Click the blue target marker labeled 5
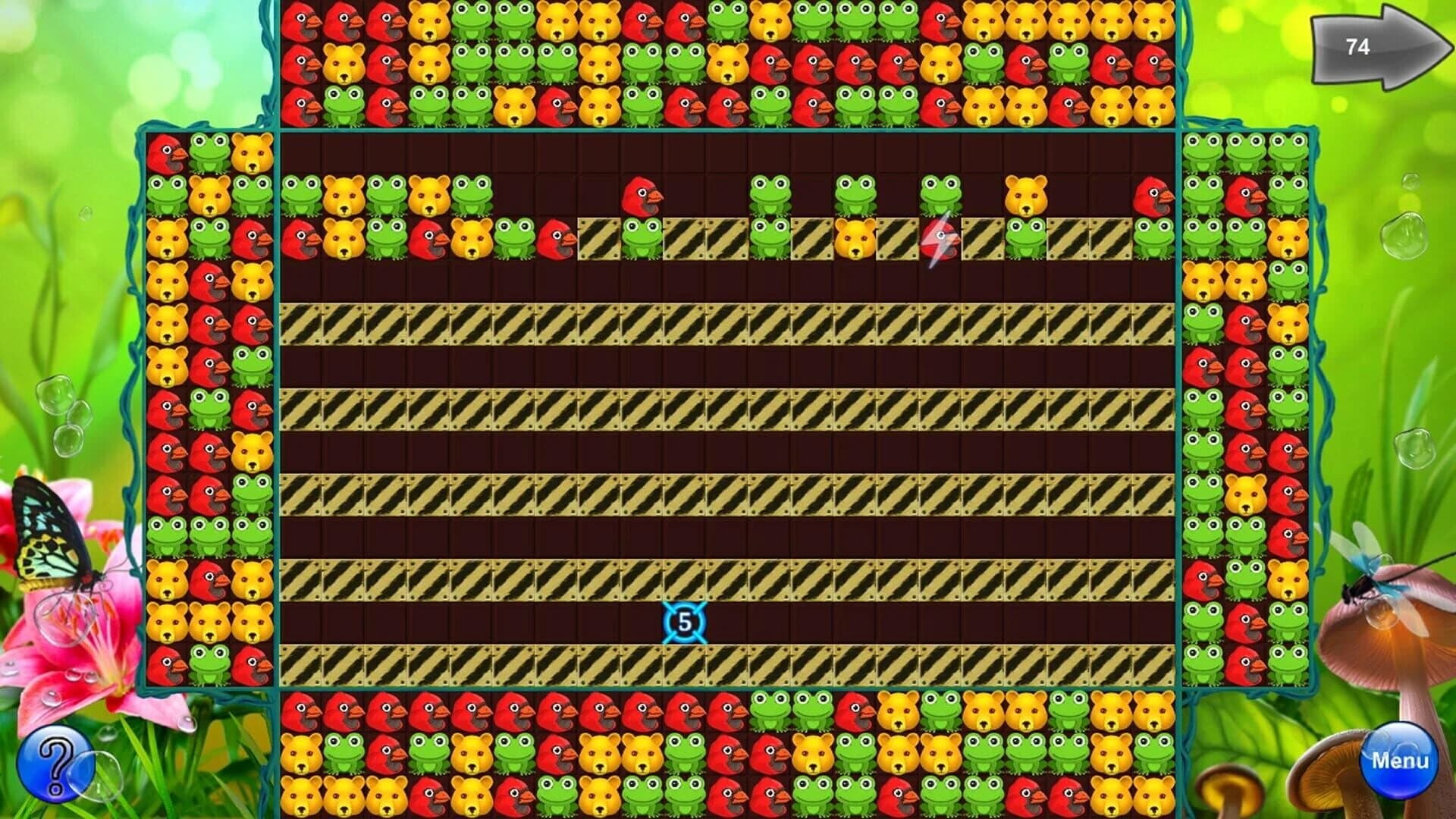The height and width of the screenshot is (819, 1456). (682, 622)
